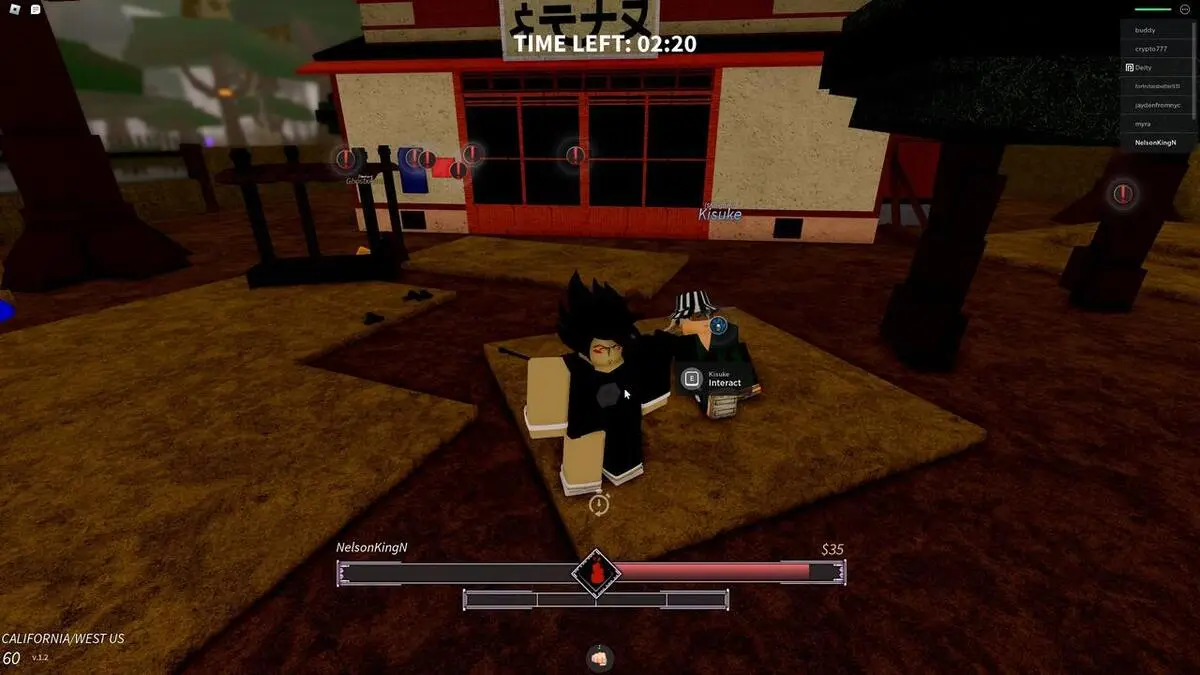The height and width of the screenshot is (675, 1200).
Task: Select player buddy in the player list
Action: [1147, 30]
